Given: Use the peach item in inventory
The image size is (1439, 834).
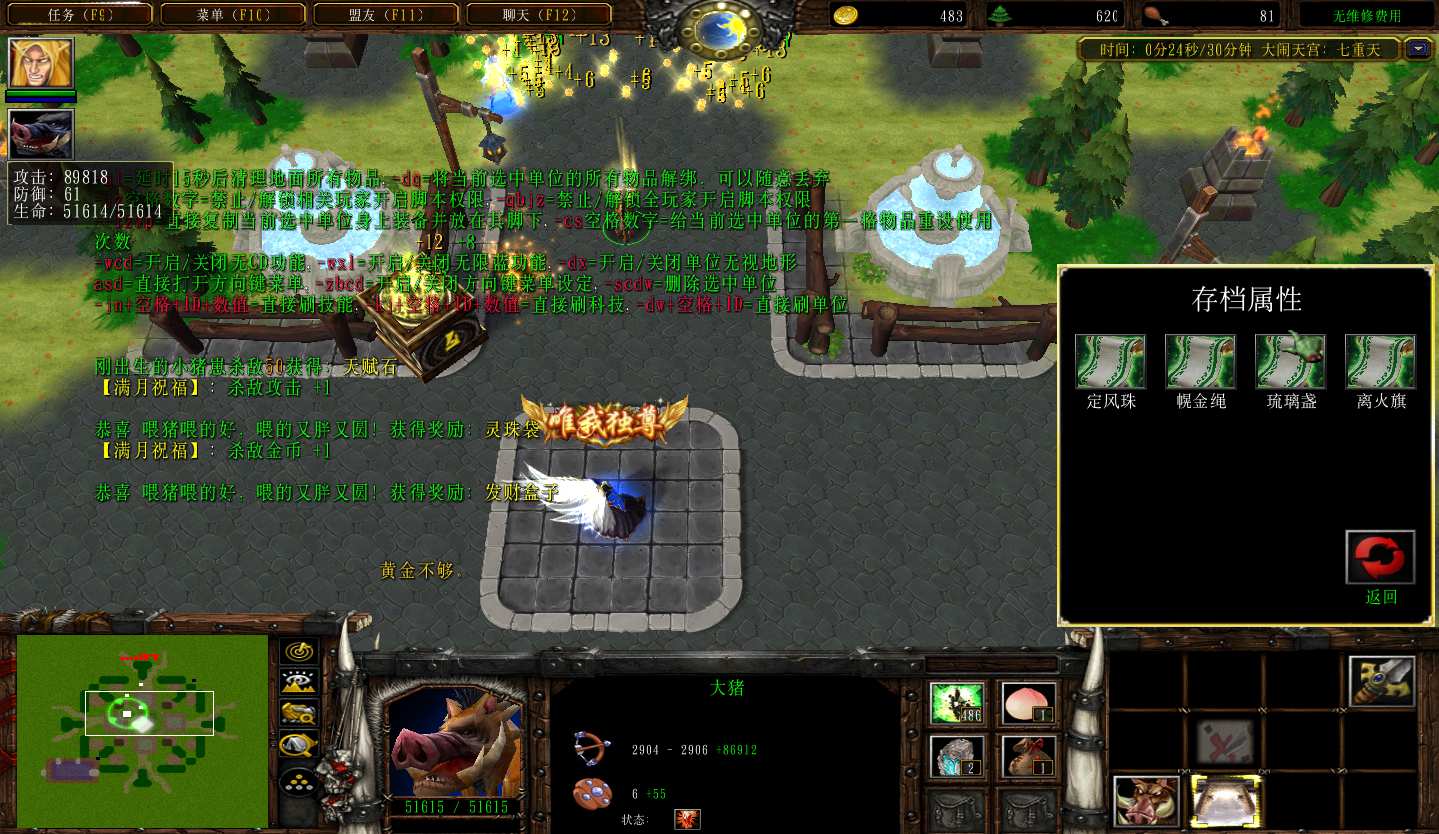Looking at the screenshot, I should pos(1028,703).
